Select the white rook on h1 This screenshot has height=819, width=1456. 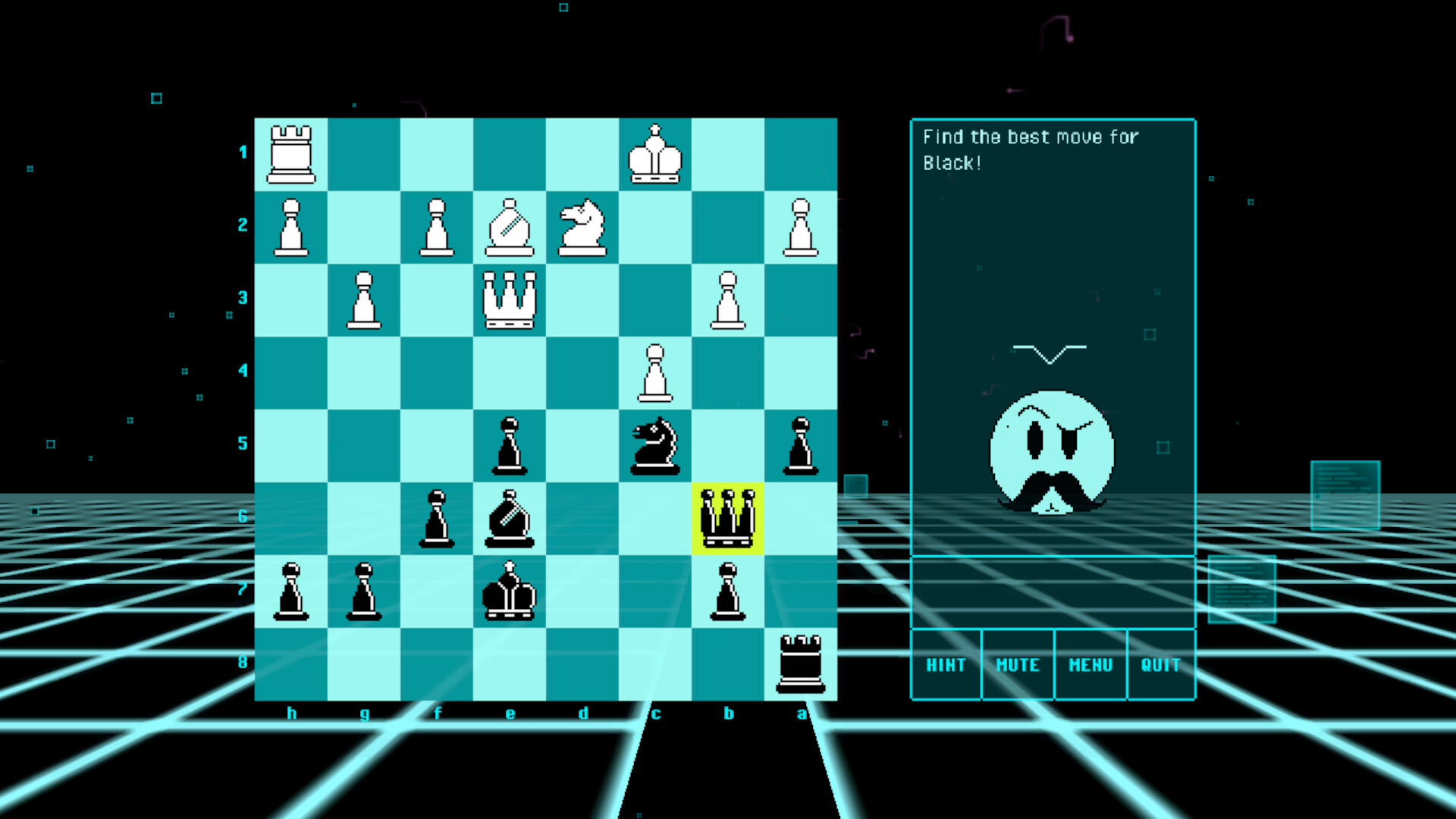click(292, 152)
